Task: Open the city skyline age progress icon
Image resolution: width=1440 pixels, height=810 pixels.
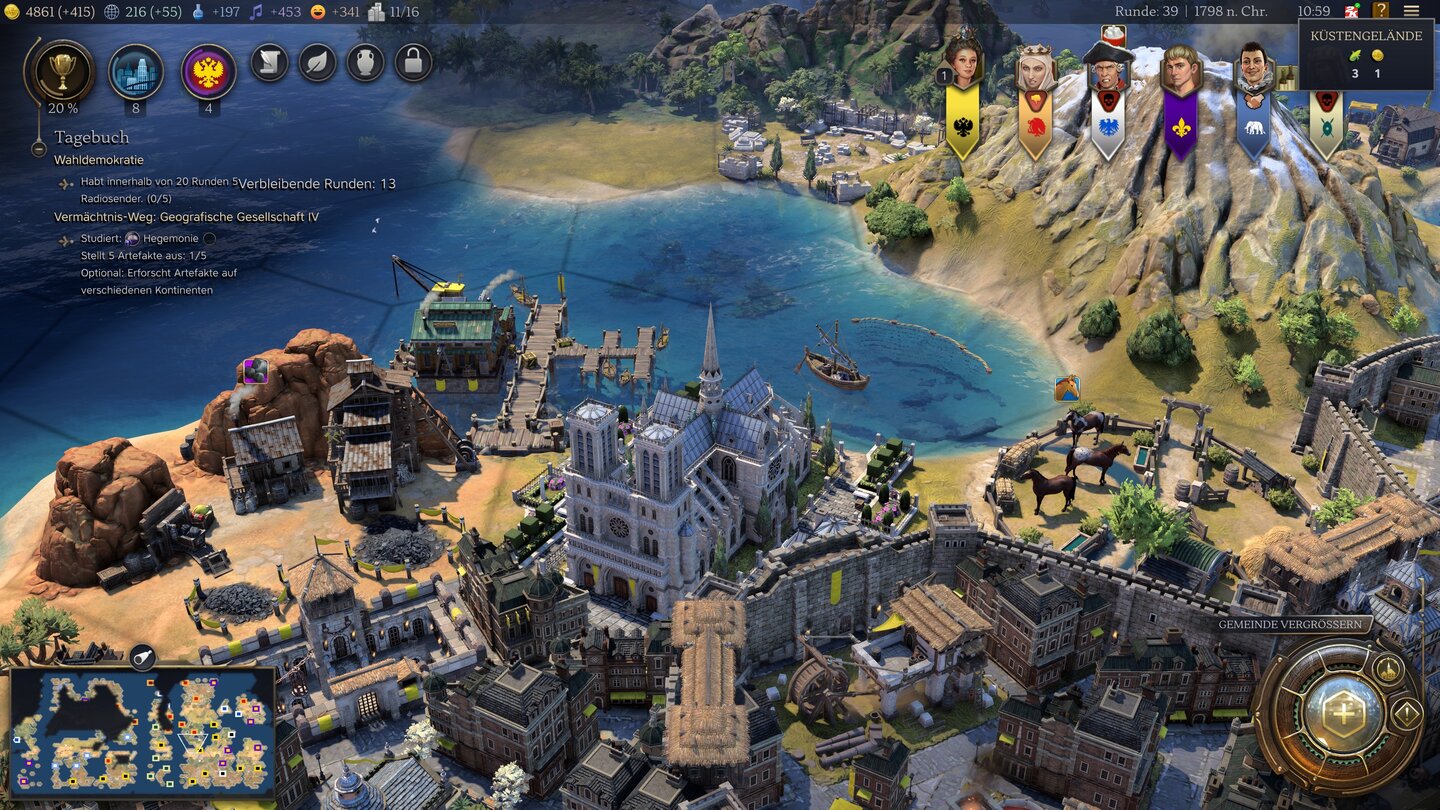Action: coord(136,71)
